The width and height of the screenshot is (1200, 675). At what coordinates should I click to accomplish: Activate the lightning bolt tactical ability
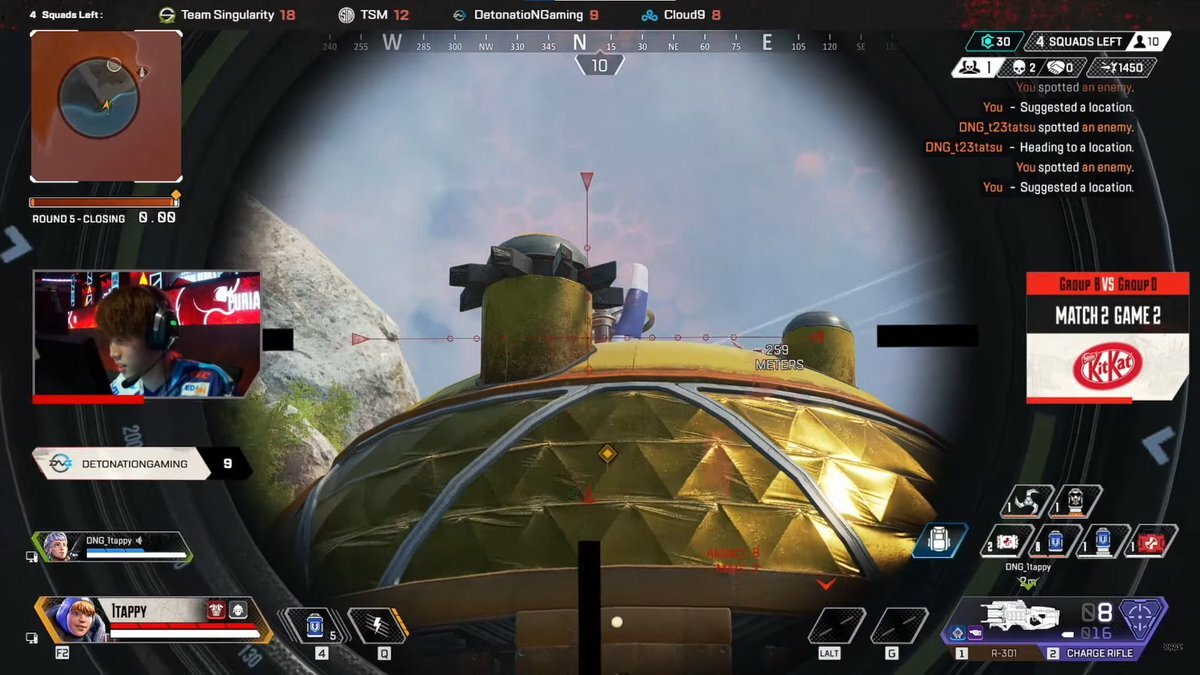[376, 625]
